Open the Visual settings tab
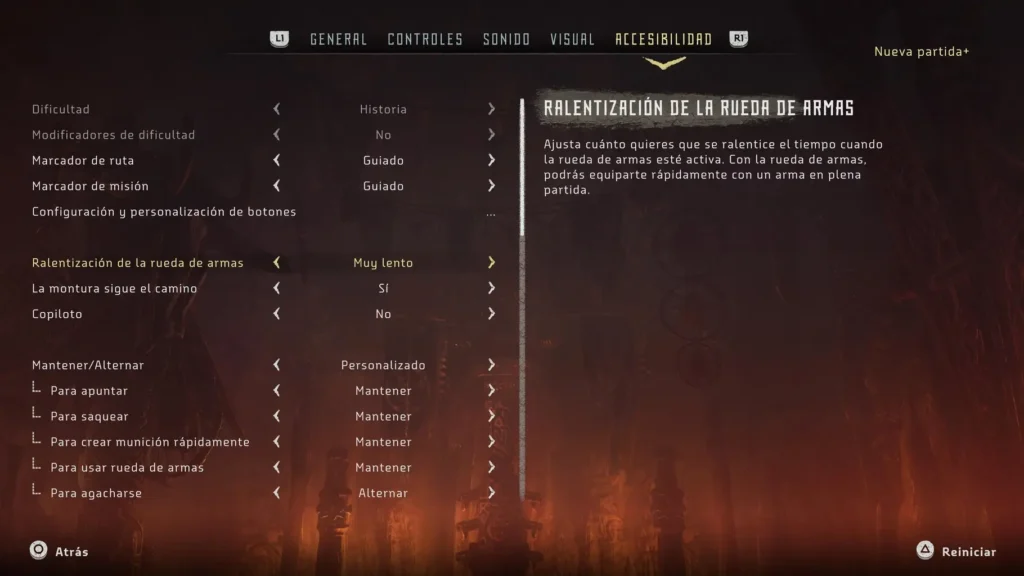1024x576 pixels. 572,40
